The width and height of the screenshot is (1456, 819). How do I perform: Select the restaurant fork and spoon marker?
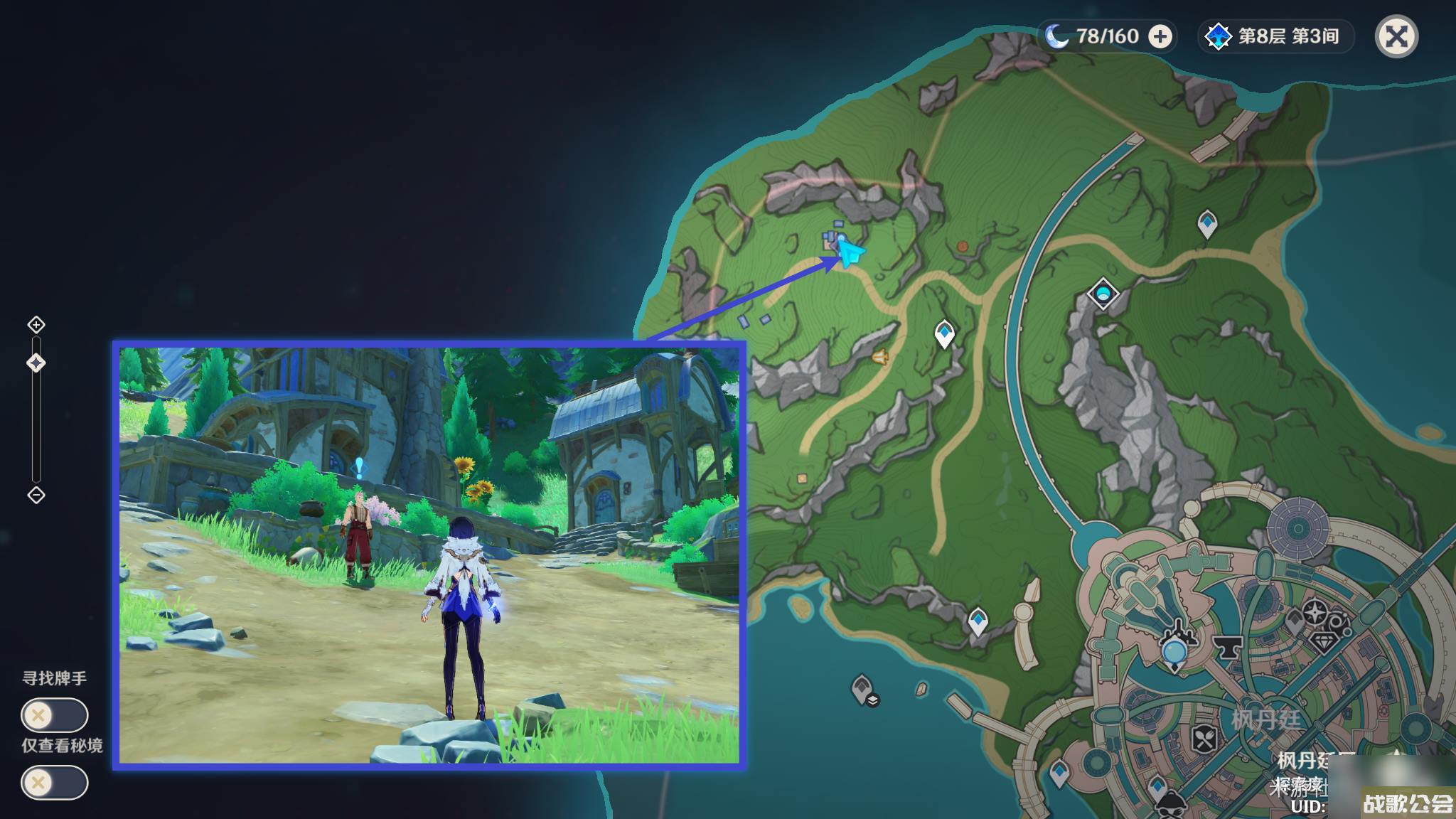(x=1204, y=739)
